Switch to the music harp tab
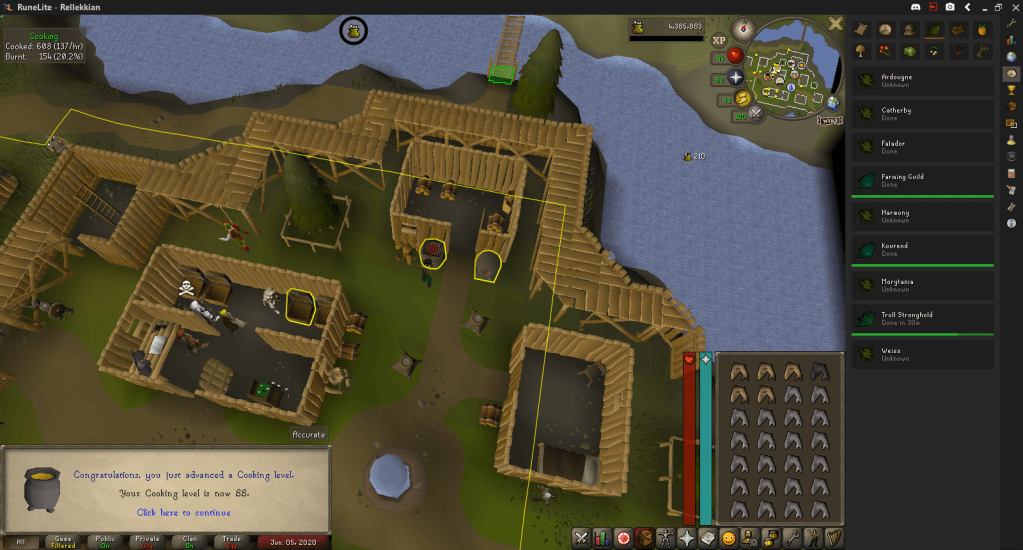This screenshot has height=550, width=1023. click(x=833, y=538)
